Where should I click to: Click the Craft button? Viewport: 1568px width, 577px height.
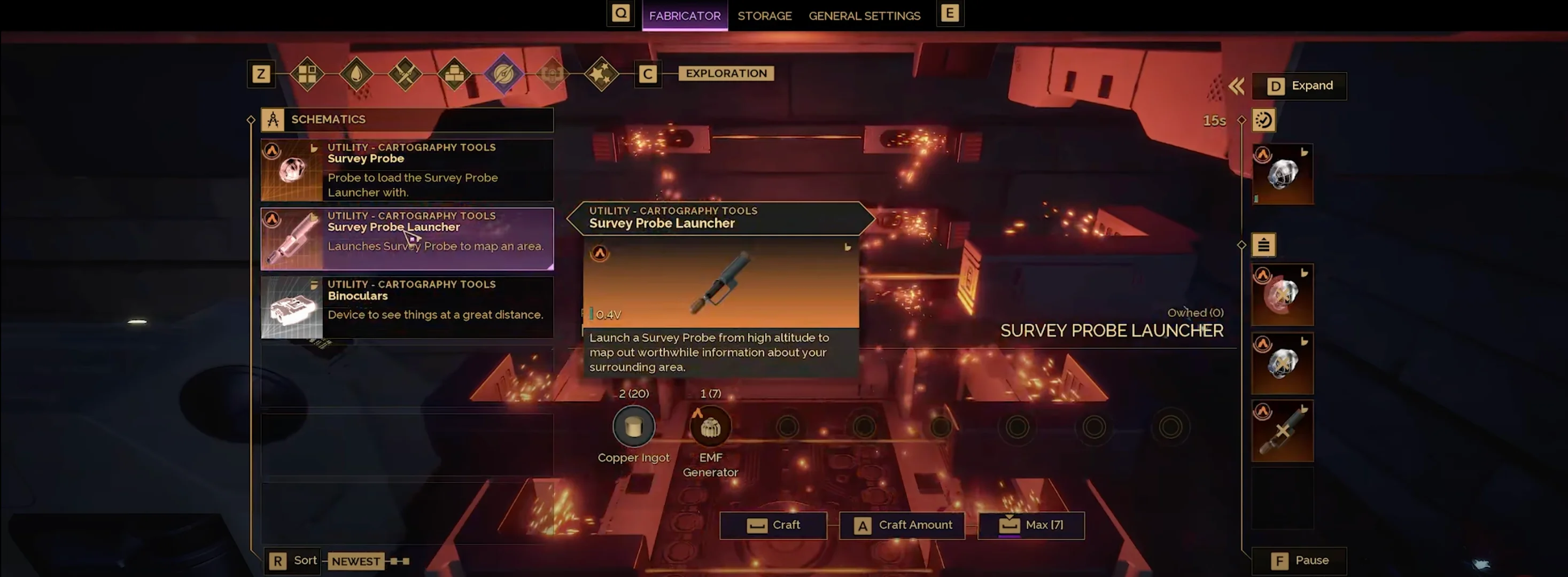pos(774,525)
